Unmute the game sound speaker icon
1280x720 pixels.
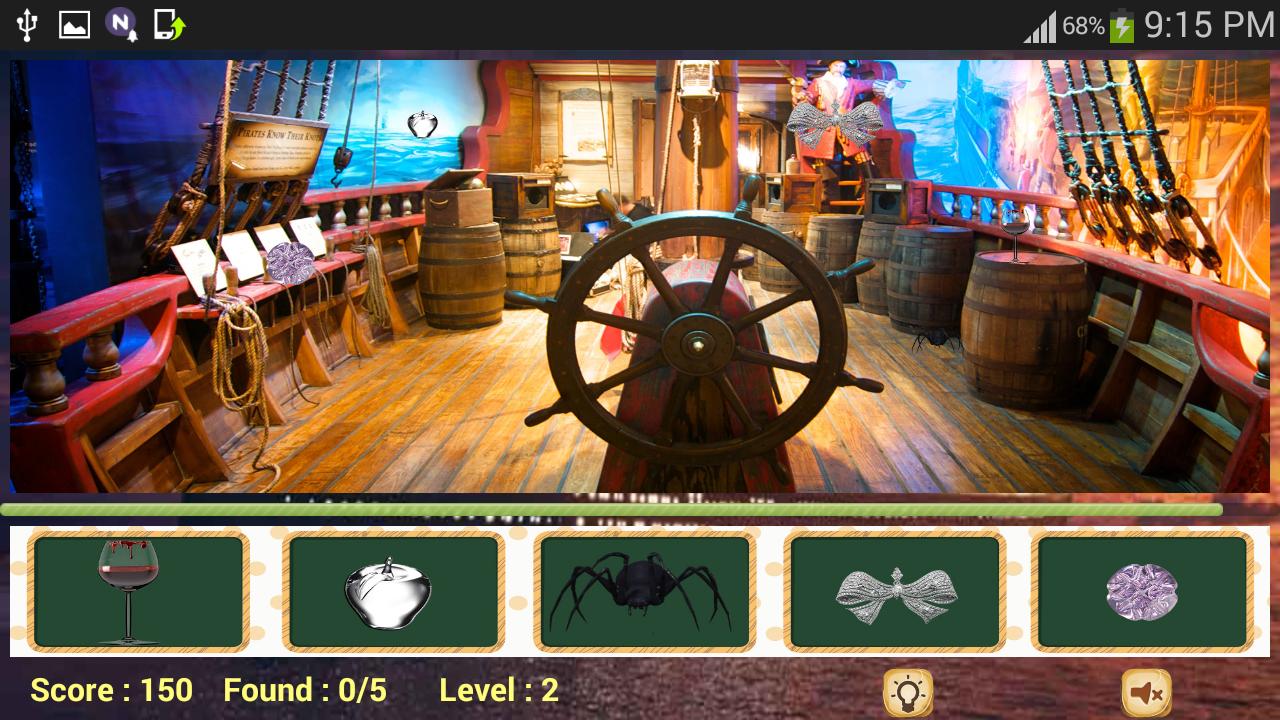coord(1146,691)
